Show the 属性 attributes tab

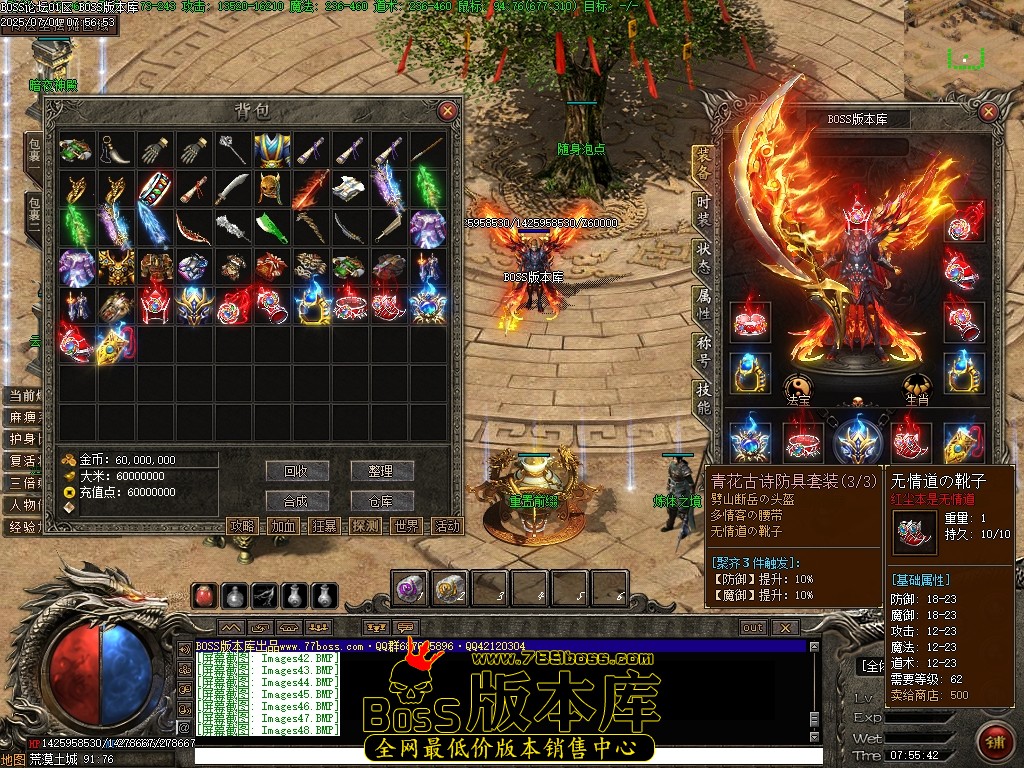[703, 304]
